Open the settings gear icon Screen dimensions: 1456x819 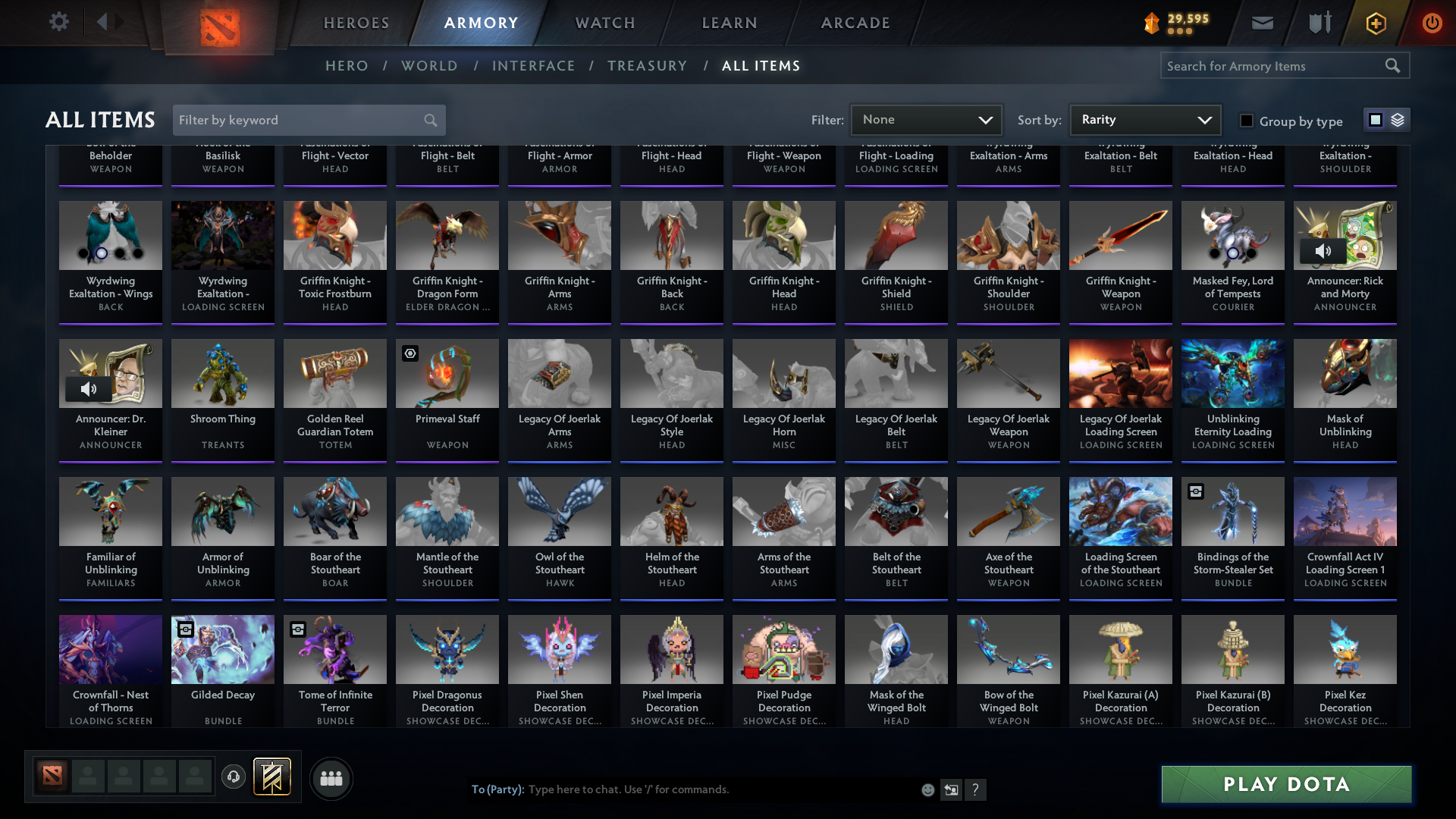59,22
